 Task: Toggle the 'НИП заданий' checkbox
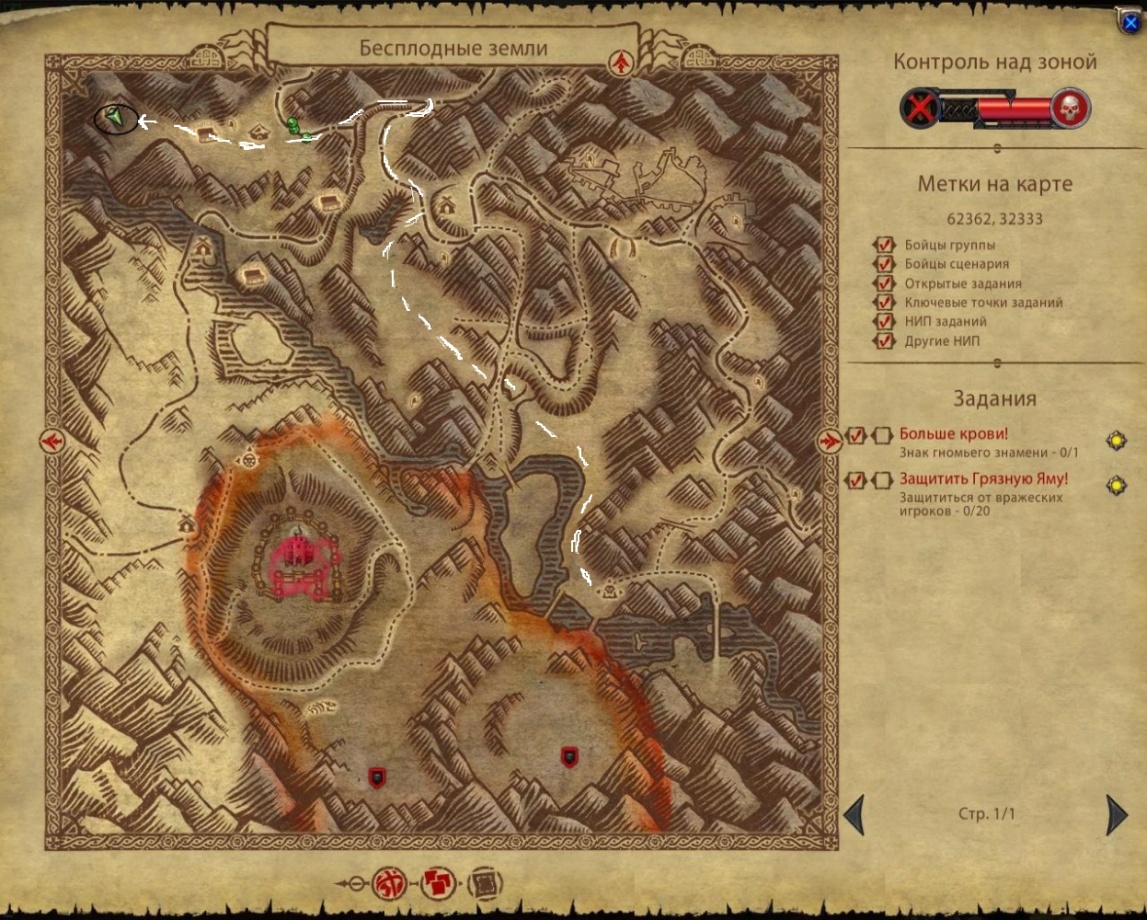pyautogui.click(x=883, y=321)
